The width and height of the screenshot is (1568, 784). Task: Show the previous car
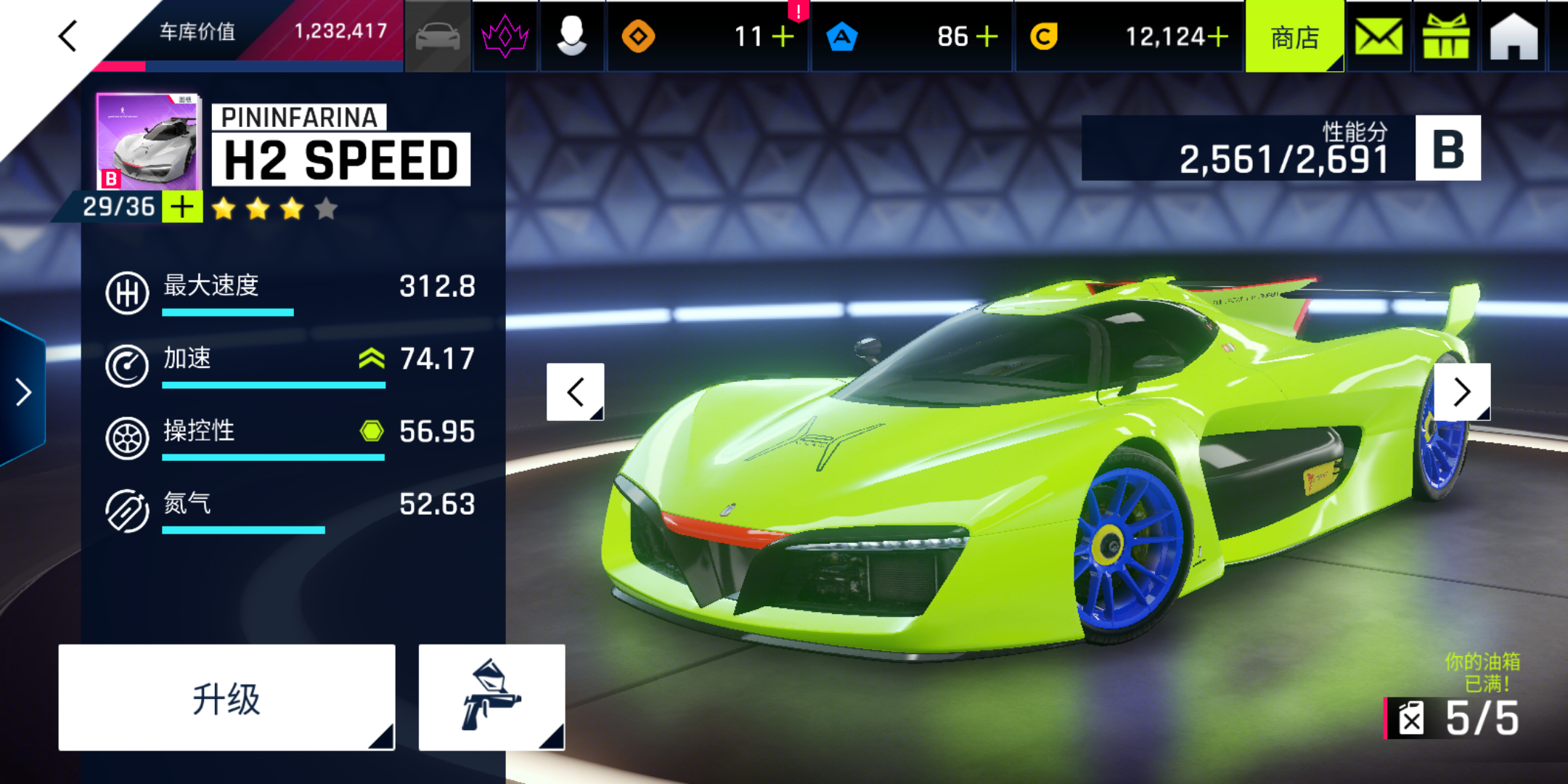click(575, 392)
